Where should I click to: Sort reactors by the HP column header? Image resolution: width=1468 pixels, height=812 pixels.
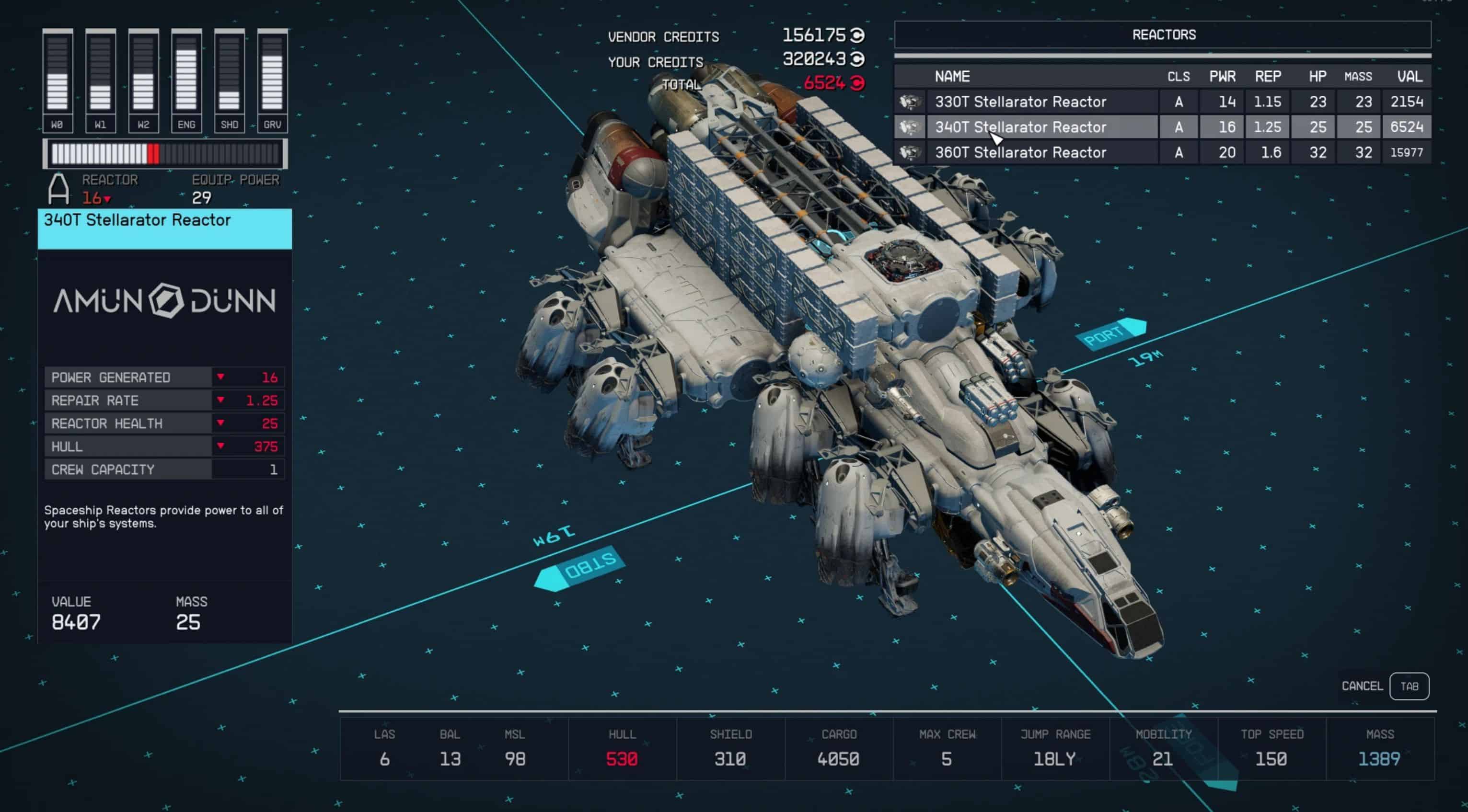[x=1317, y=76]
